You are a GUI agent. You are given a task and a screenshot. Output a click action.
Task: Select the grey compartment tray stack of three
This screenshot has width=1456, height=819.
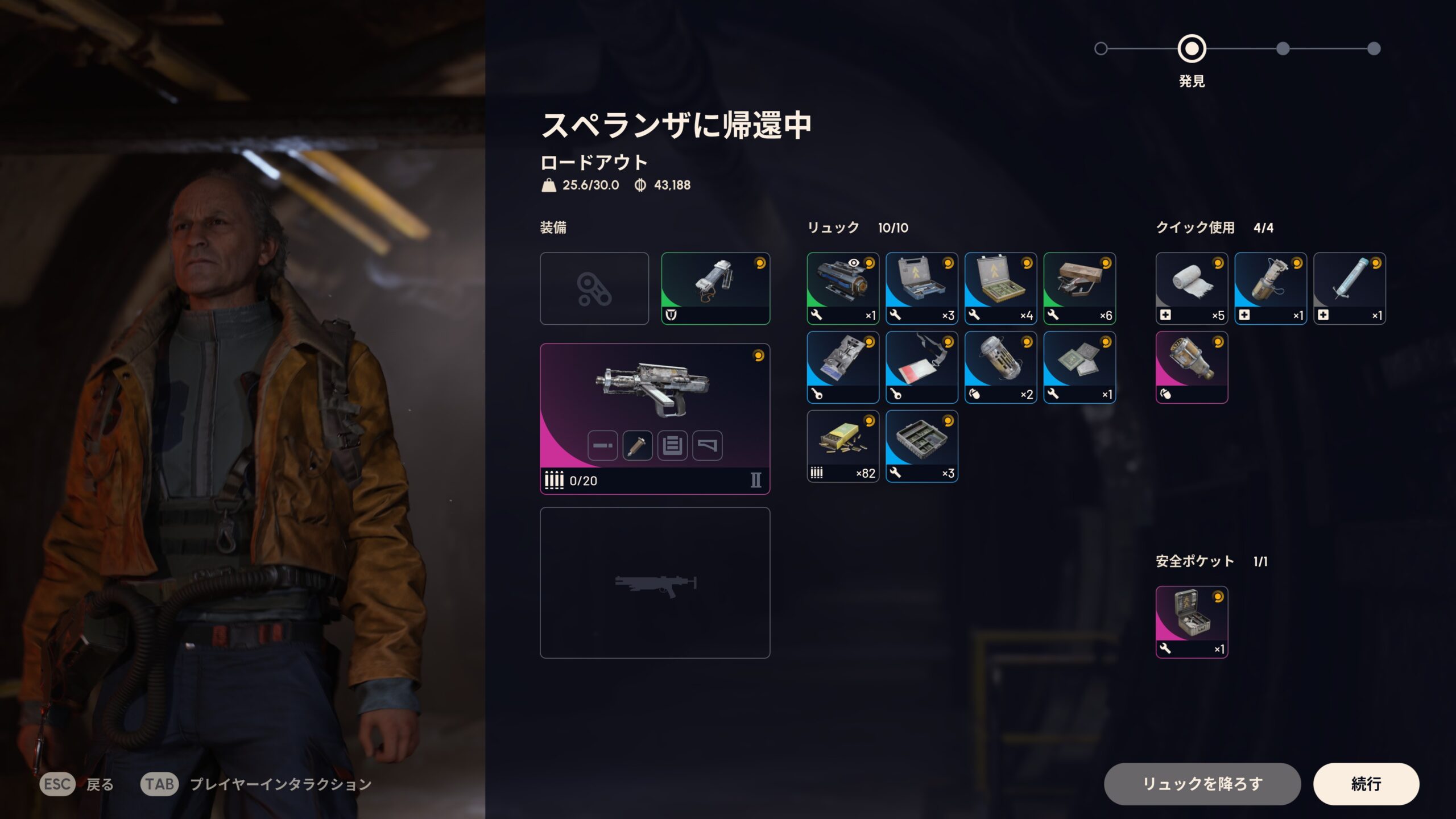[x=921, y=446]
